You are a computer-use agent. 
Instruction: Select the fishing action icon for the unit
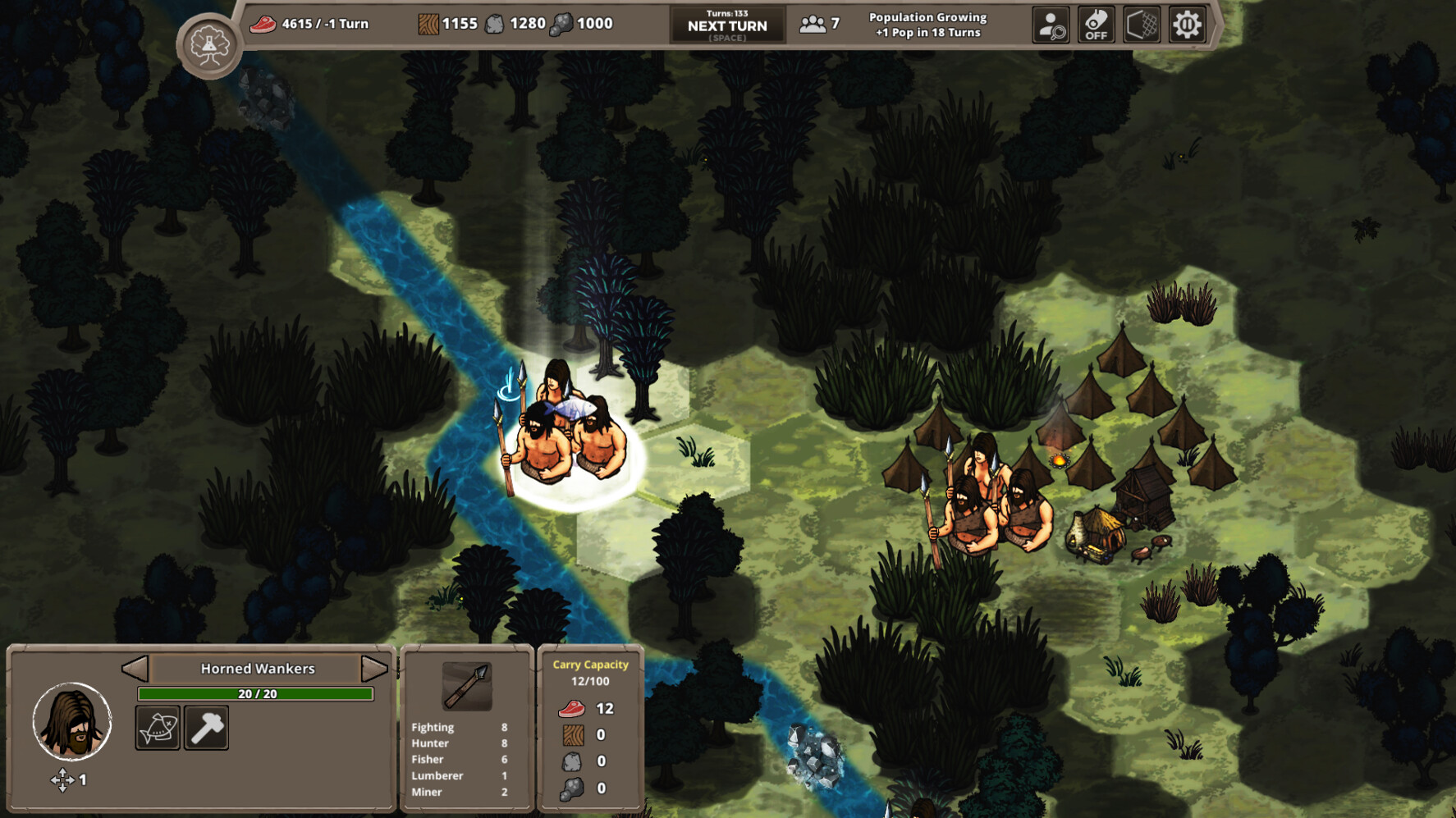point(158,726)
